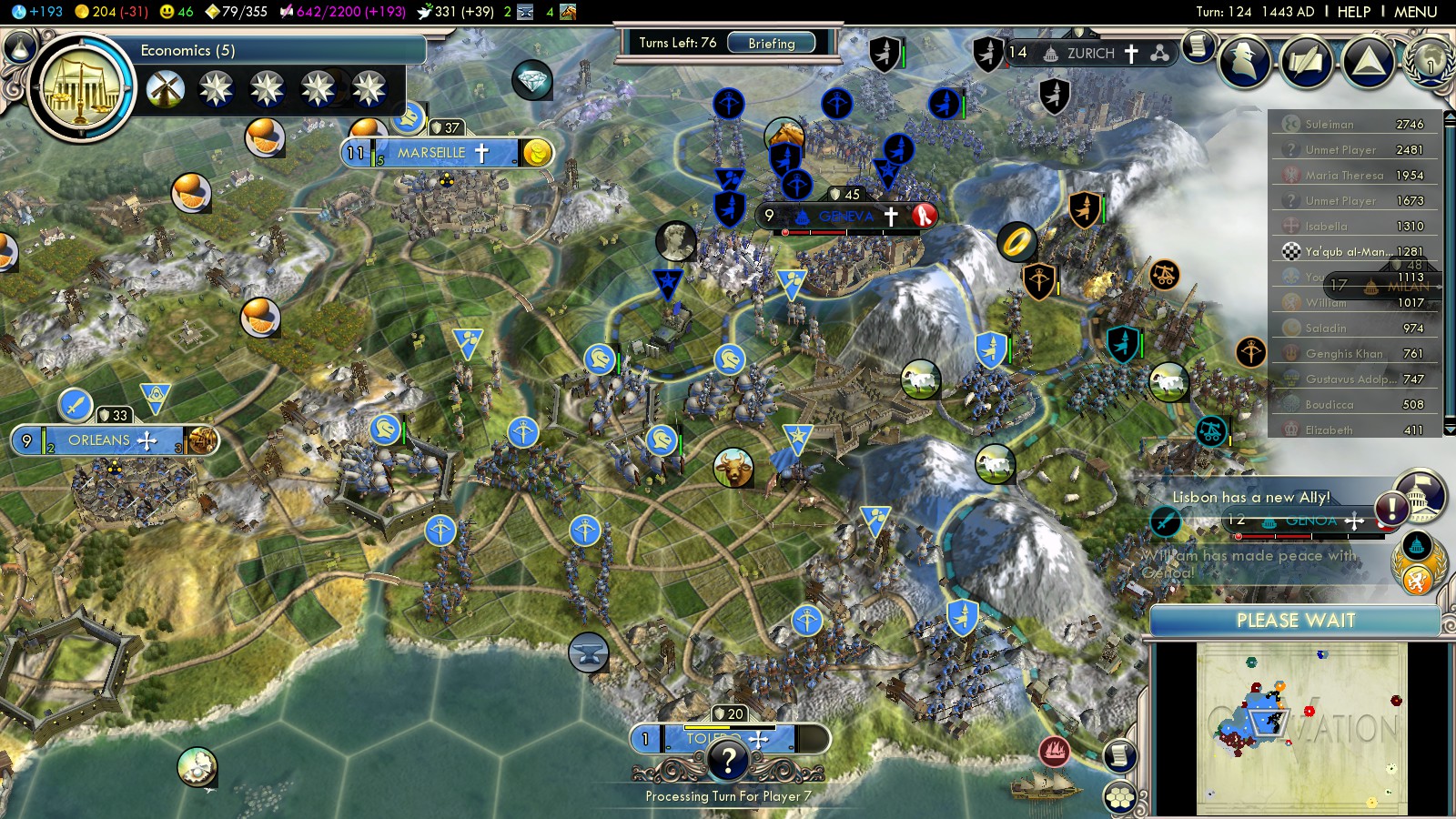Screen dimensions: 1456x819
Task: Open the diplomacy scroll-and-quill button
Action: (1307, 62)
